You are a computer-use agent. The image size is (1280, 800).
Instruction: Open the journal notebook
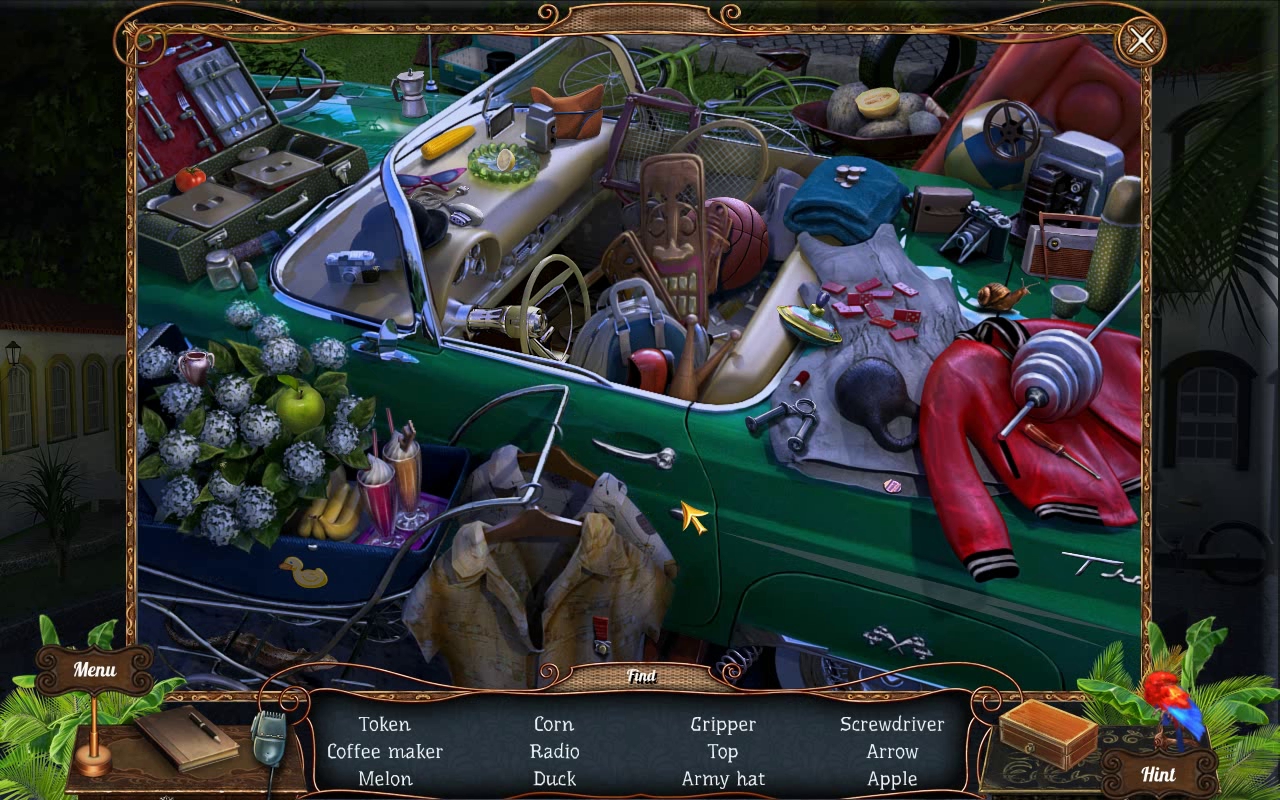[186, 737]
